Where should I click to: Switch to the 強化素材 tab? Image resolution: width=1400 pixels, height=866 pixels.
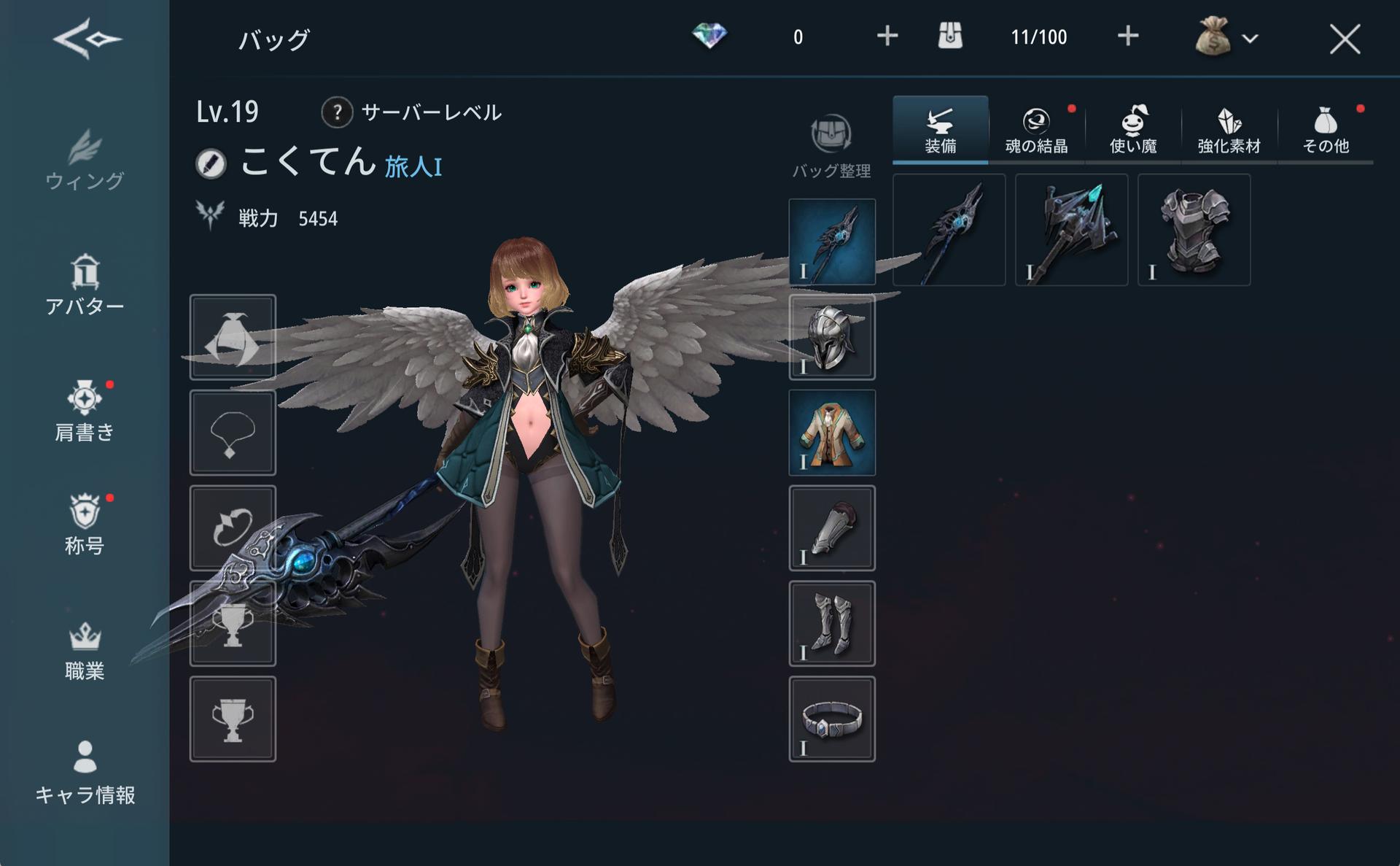click(1229, 131)
